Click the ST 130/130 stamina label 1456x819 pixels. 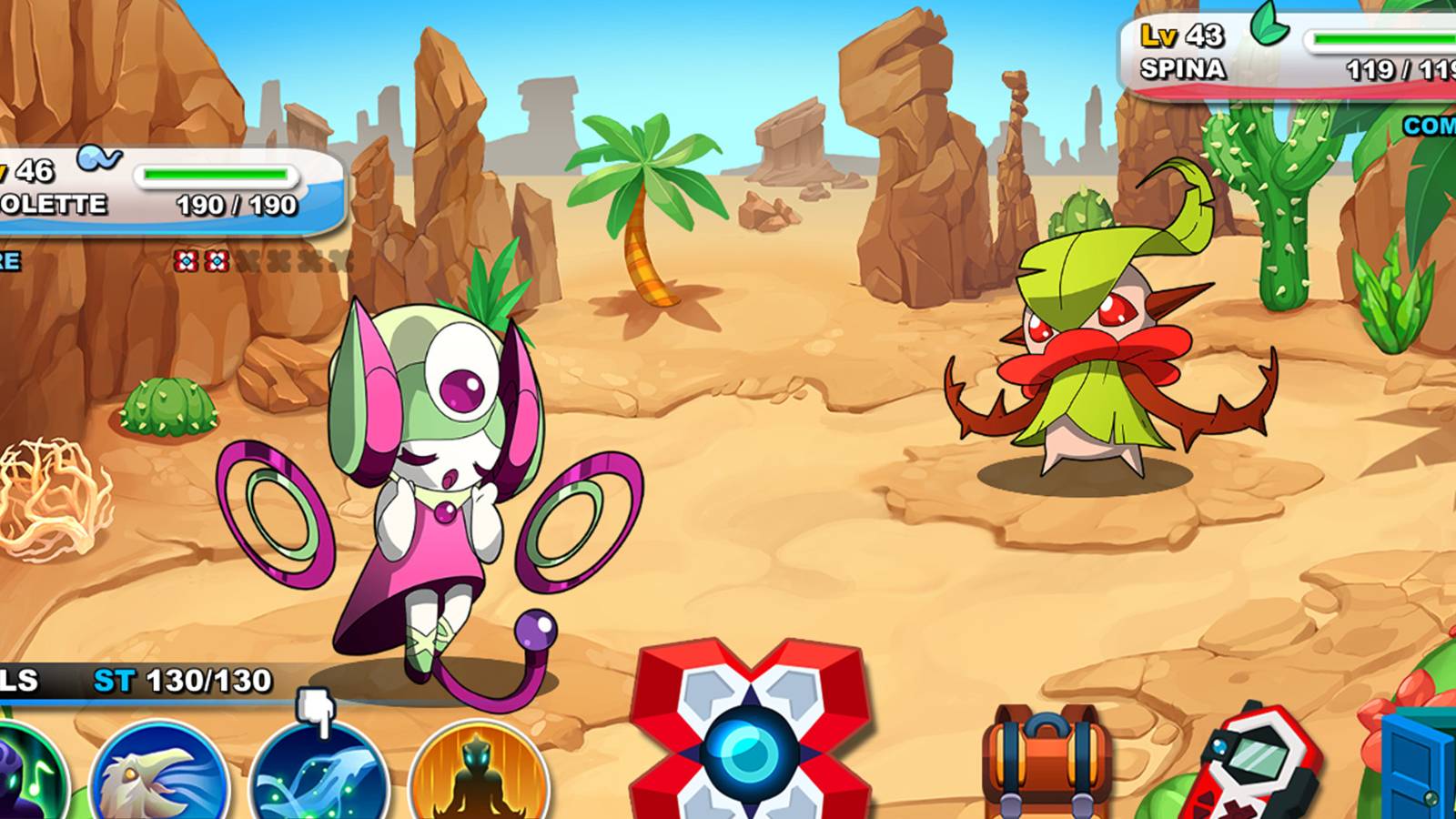pos(182,678)
